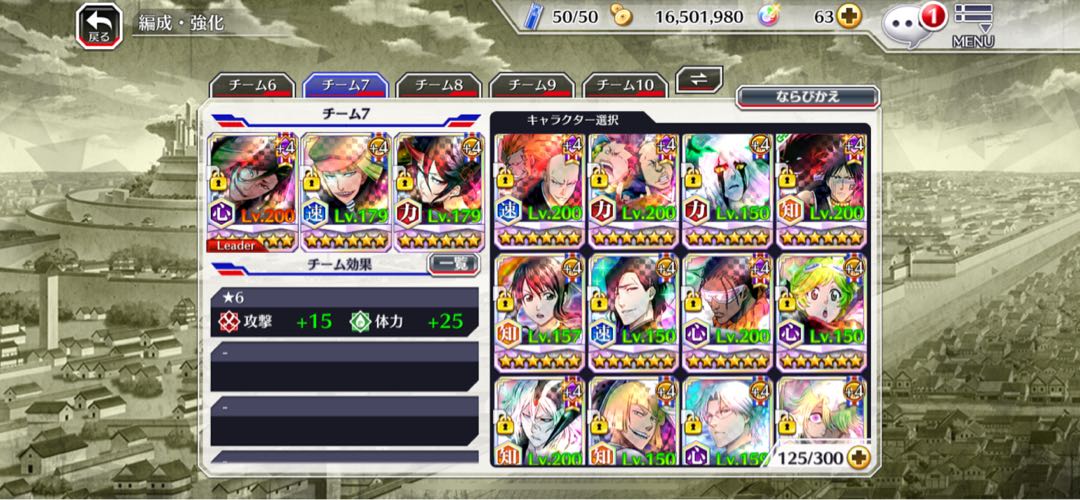This screenshot has width=1080, height=500.
Task: Show the team effects 一覧 list
Action: tap(452, 265)
